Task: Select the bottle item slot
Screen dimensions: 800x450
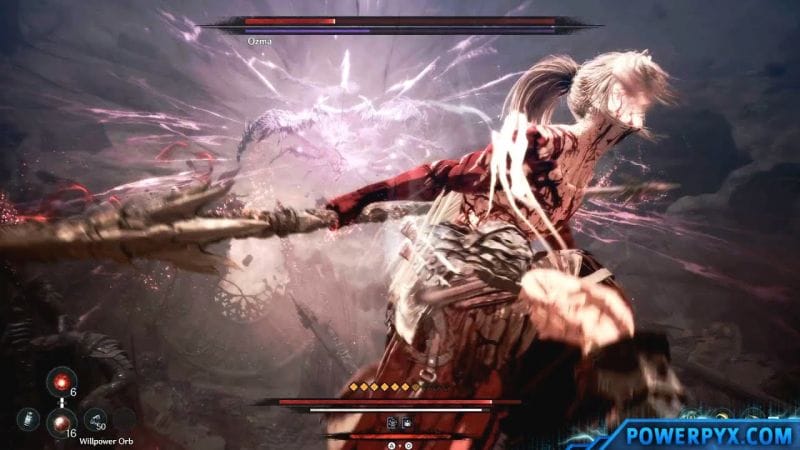Action: coord(29,421)
